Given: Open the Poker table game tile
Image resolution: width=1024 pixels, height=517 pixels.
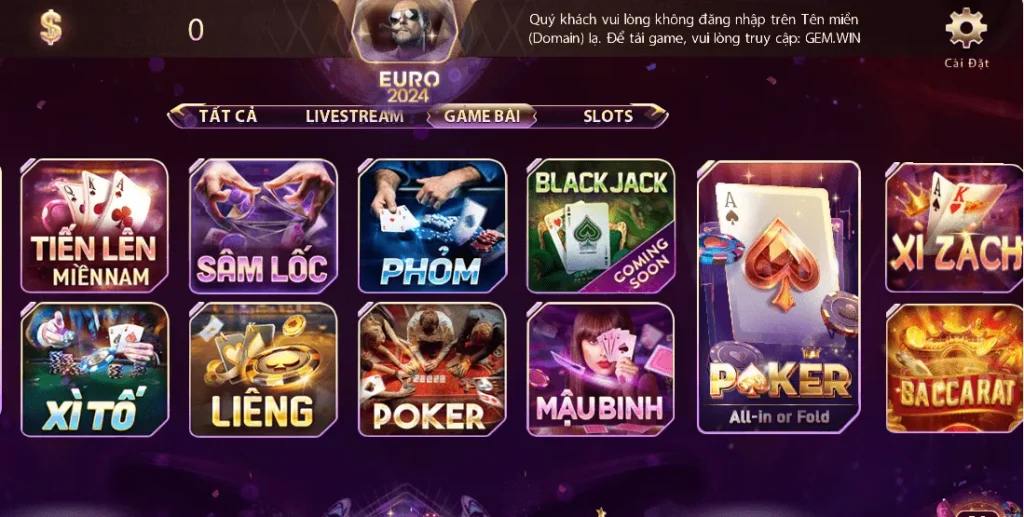Looking at the screenshot, I should click(432, 369).
